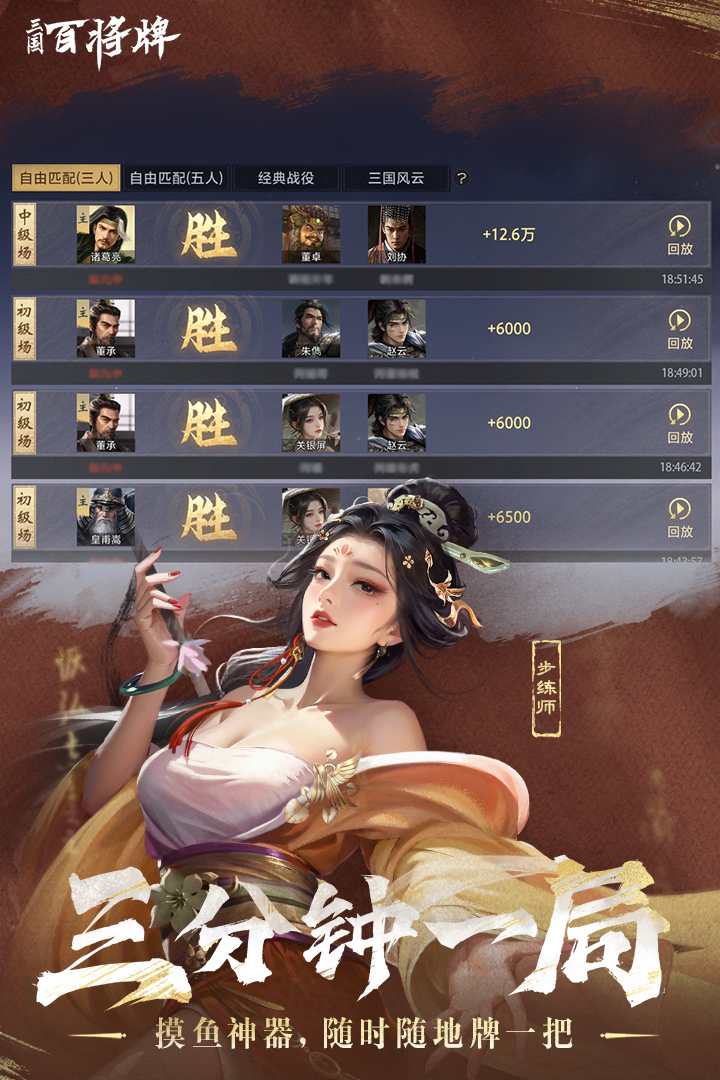Select the 经典战役 tab
Image resolution: width=720 pixels, height=1080 pixels.
[286, 178]
